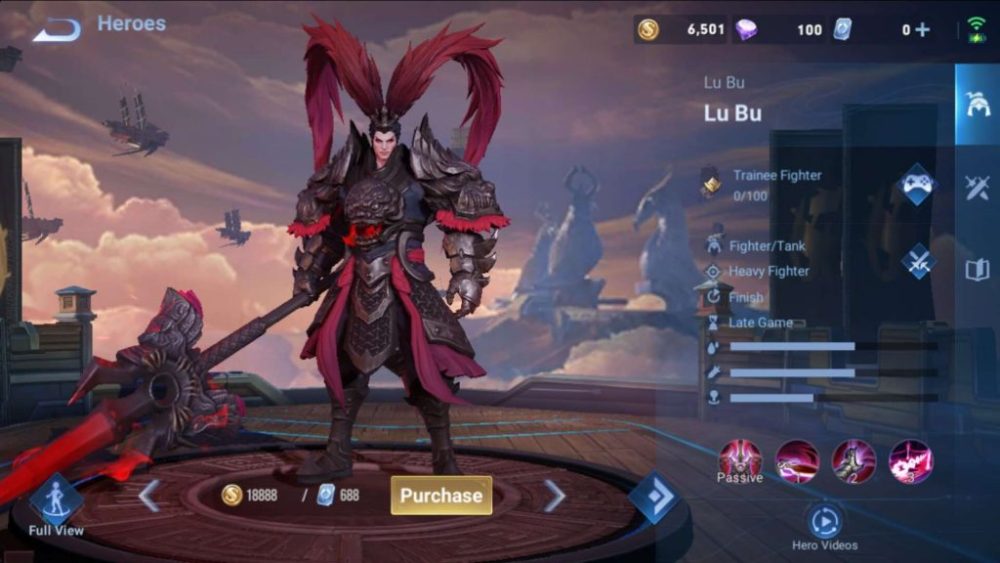The width and height of the screenshot is (1000, 563).
Task: View Lu Bu's Passive skill
Action: (x=740, y=460)
